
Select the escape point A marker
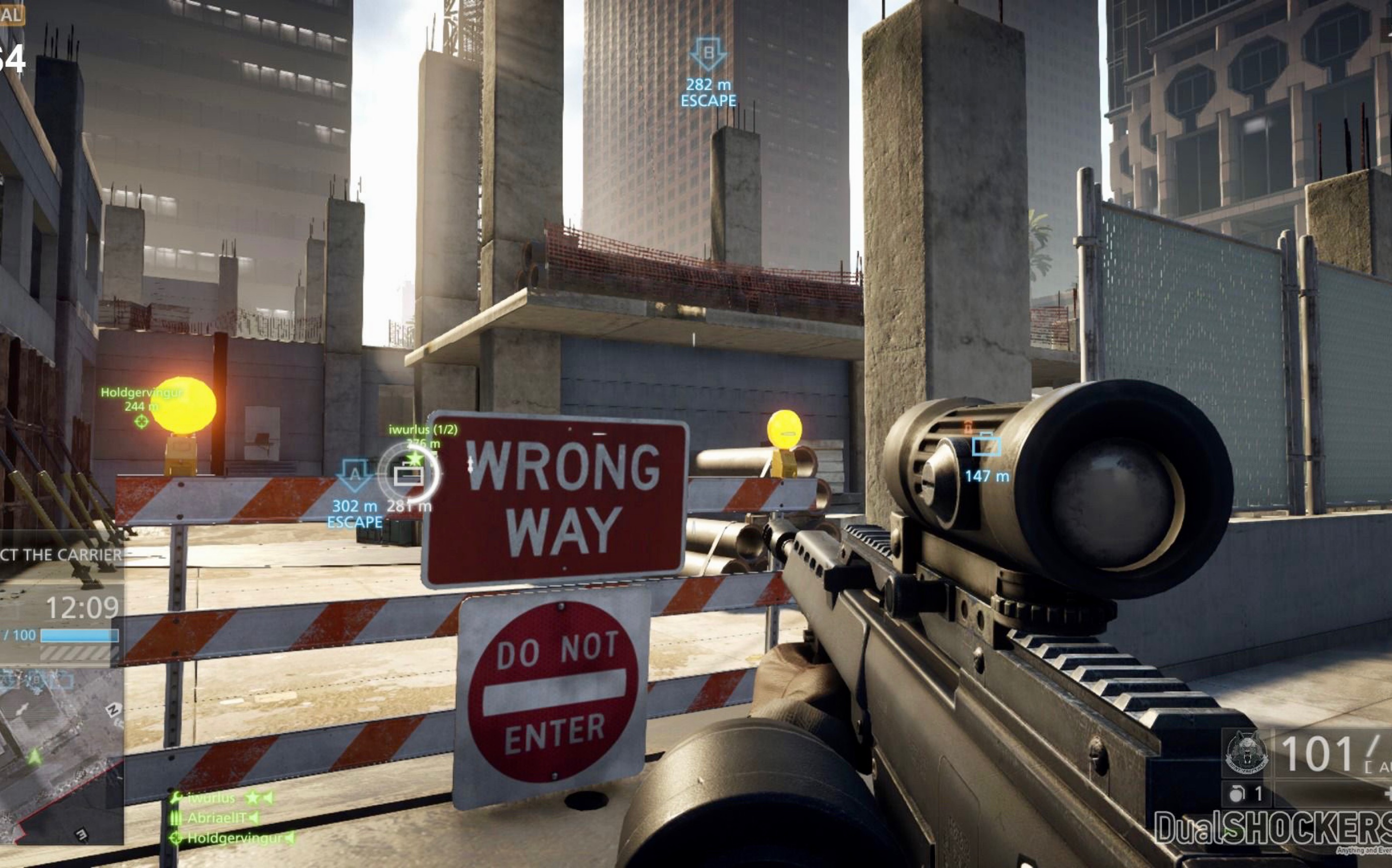354,475
